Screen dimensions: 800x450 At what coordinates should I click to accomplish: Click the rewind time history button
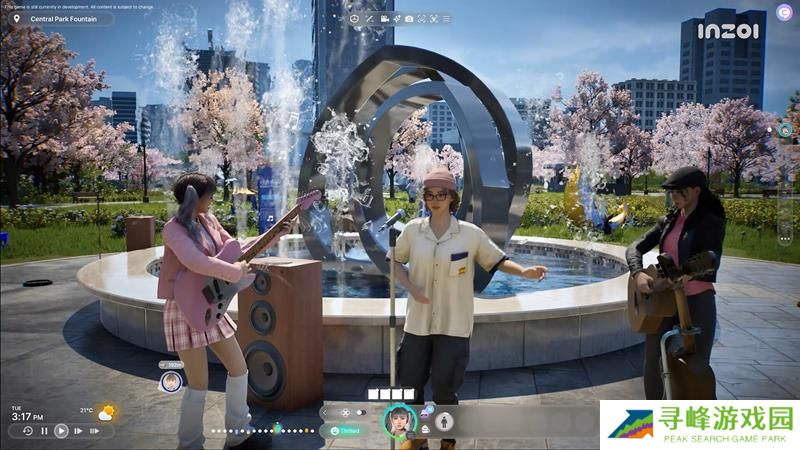27,431
